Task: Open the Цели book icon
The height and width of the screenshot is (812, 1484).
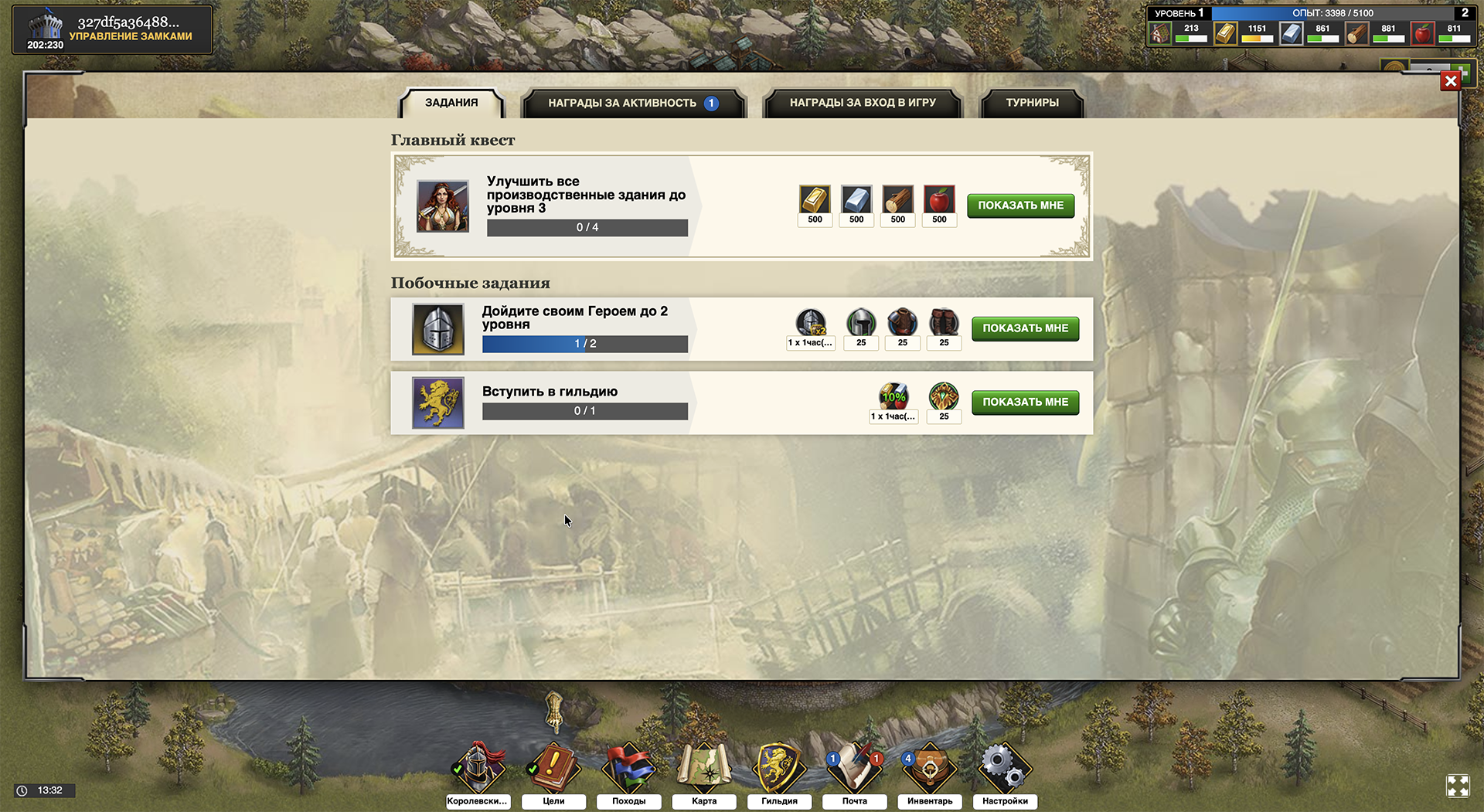Action: pos(553,765)
